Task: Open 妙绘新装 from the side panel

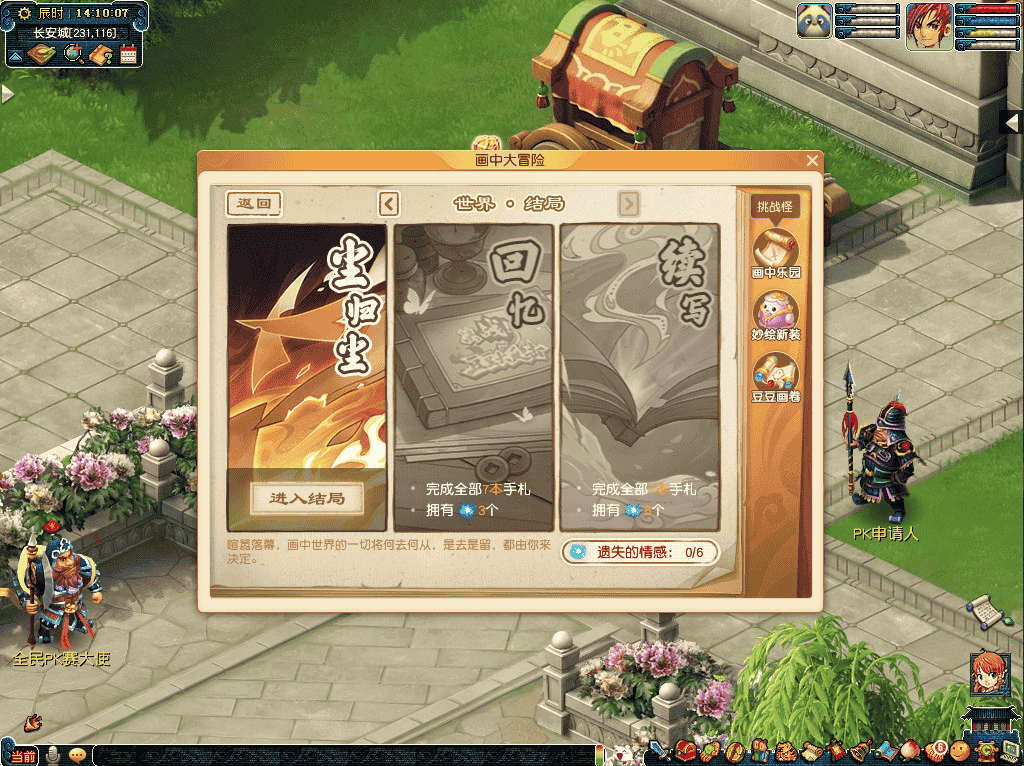Action: (776, 315)
